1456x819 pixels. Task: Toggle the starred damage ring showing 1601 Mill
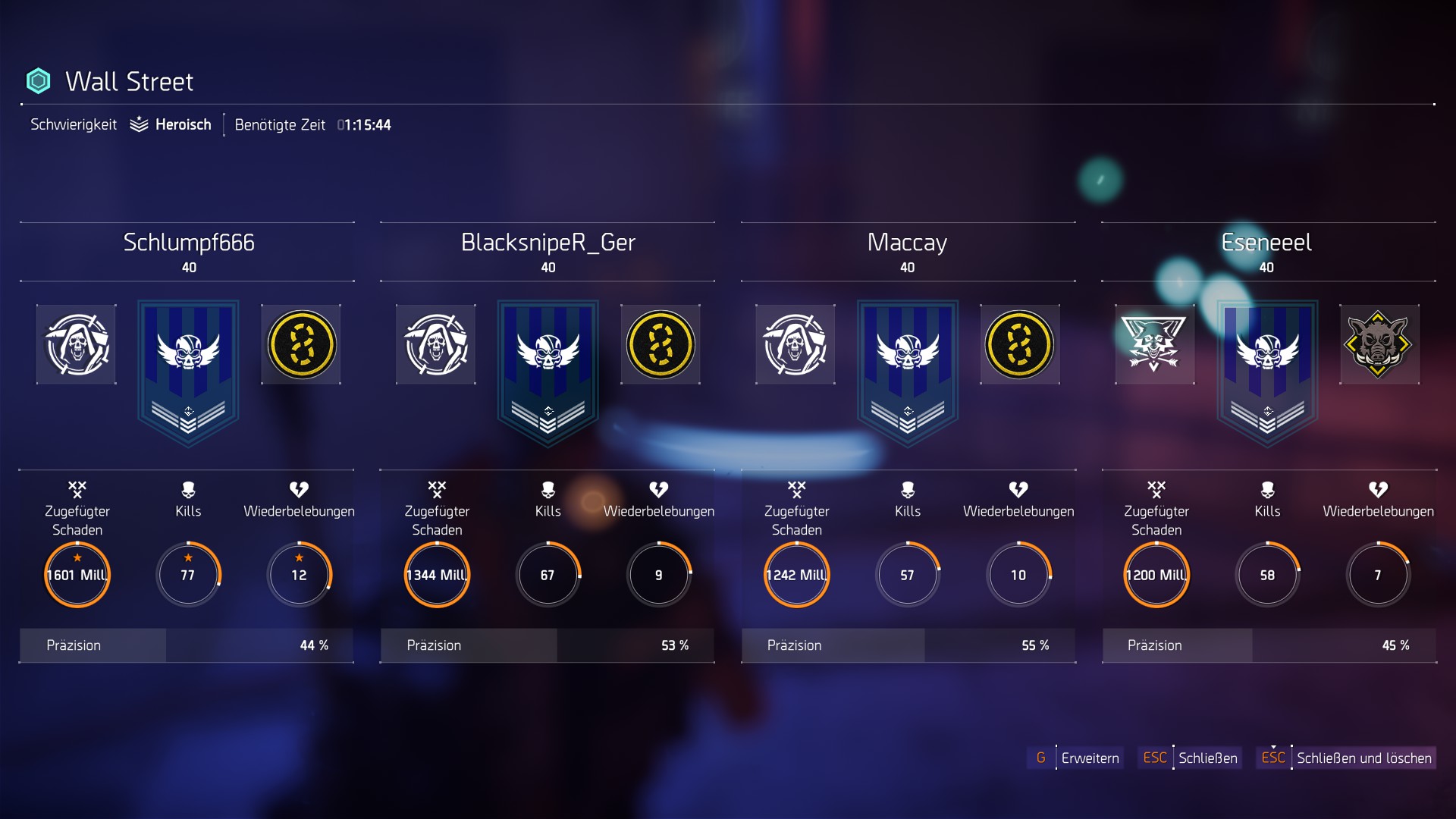77,575
